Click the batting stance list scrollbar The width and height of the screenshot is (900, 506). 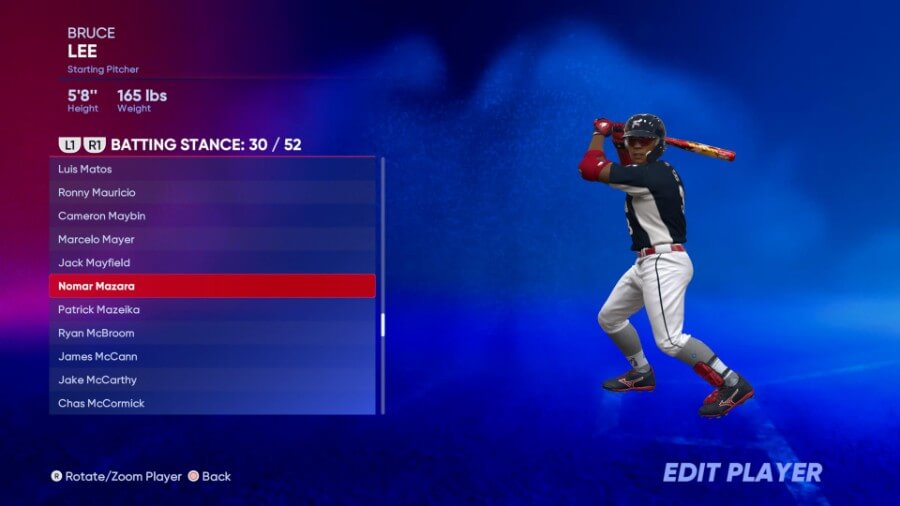(x=383, y=325)
